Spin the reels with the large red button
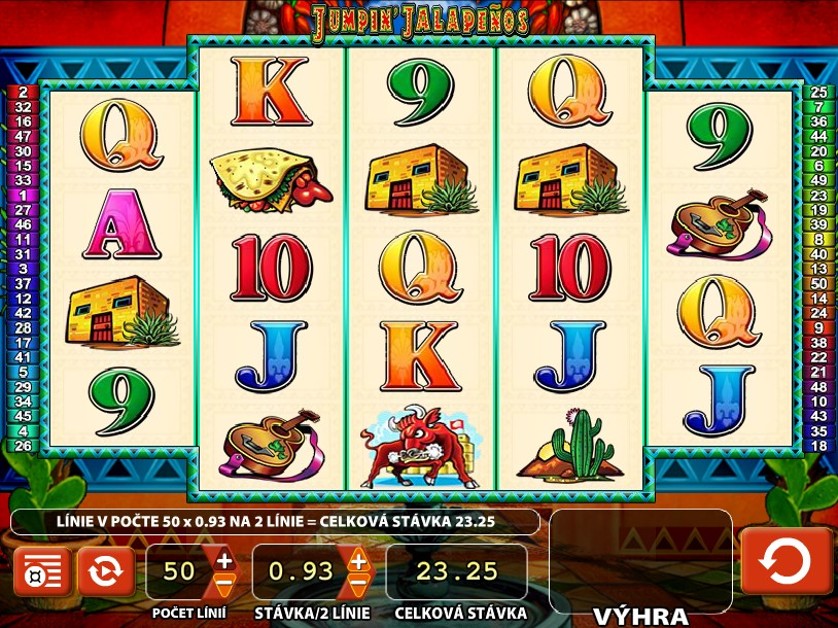The image size is (838, 628). pyautogui.click(x=785, y=561)
